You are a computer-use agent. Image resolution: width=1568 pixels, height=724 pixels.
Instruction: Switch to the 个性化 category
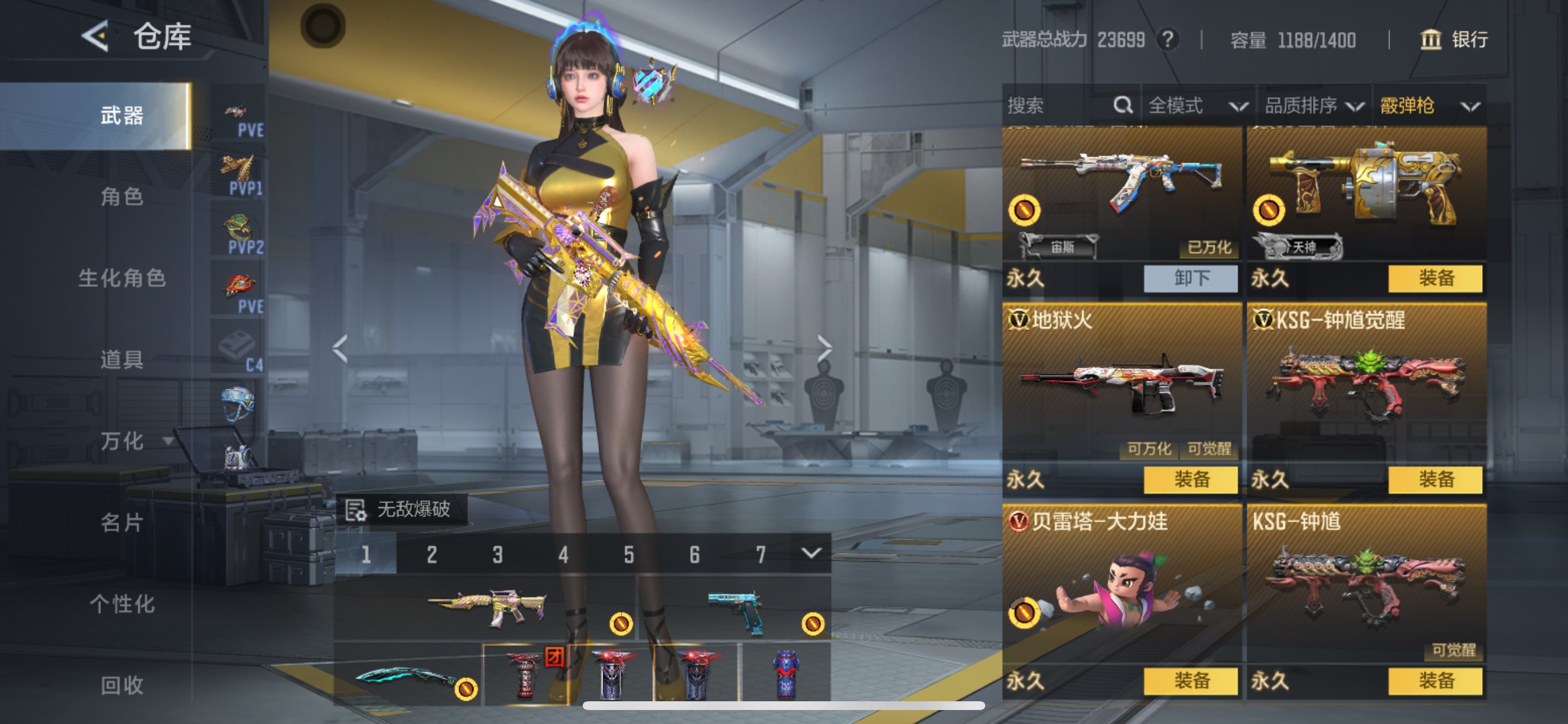(x=122, y=603)
